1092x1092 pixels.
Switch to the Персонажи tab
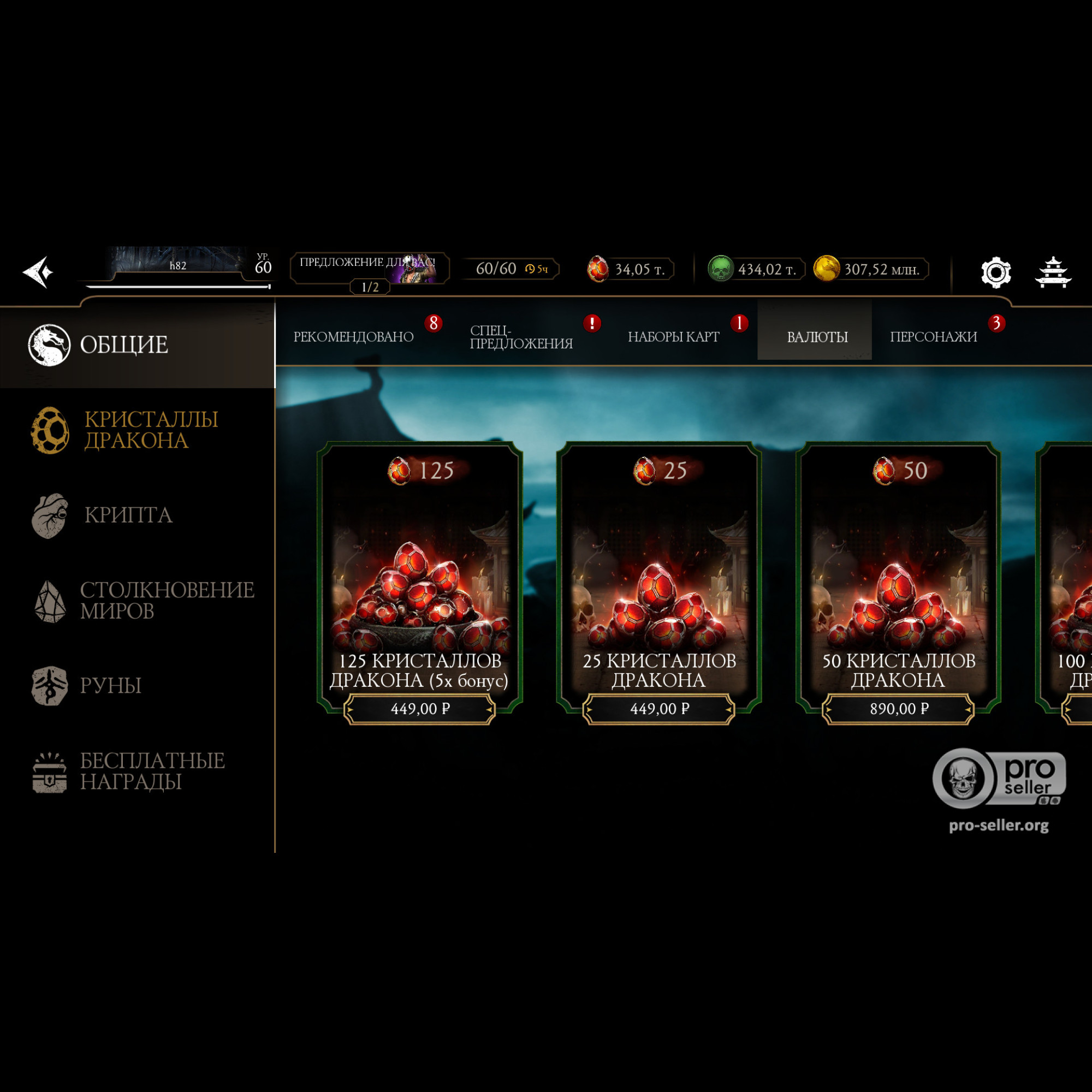coord(933,337)
